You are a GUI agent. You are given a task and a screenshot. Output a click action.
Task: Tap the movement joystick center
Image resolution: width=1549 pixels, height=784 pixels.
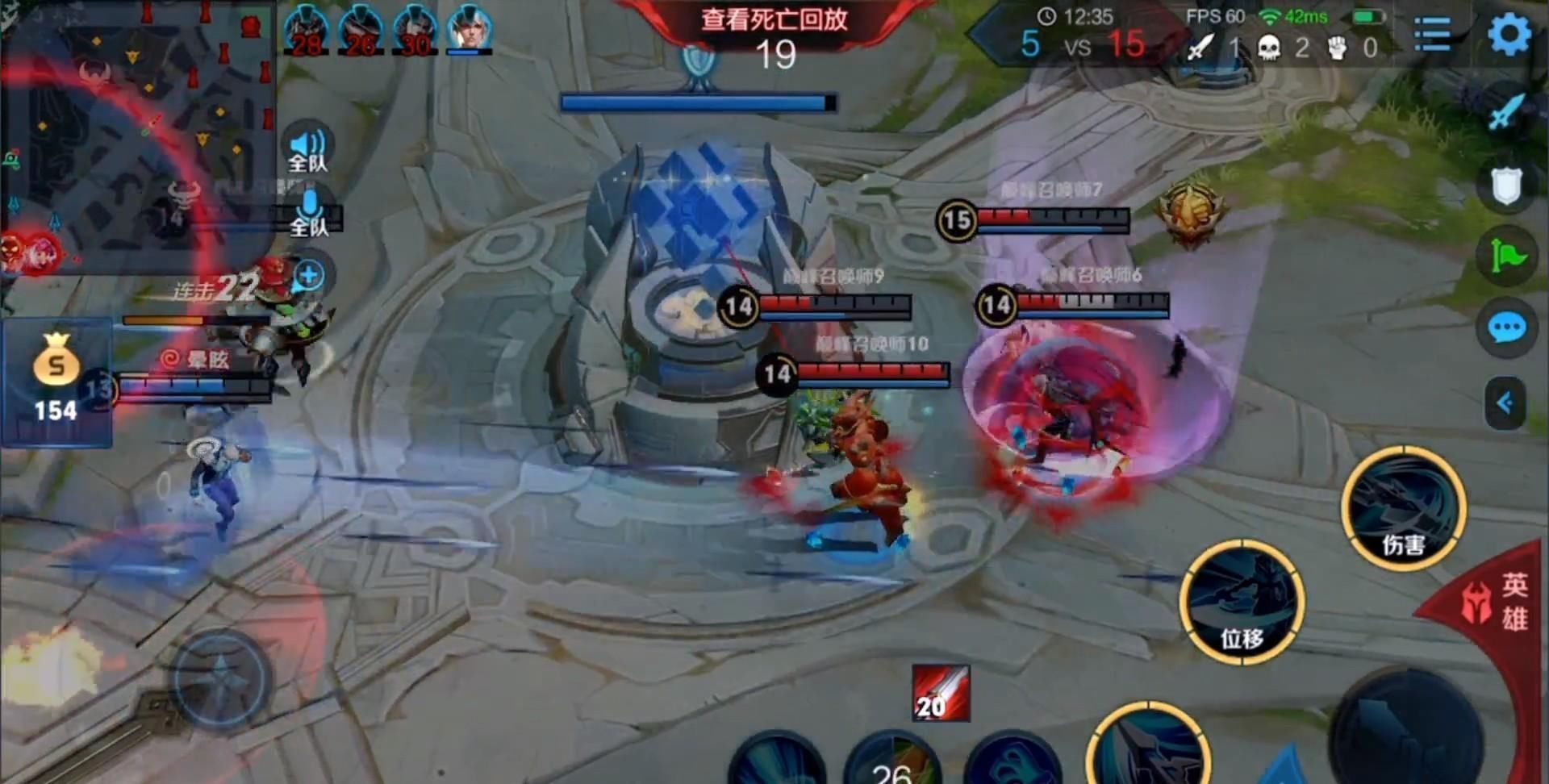point(219,678)
